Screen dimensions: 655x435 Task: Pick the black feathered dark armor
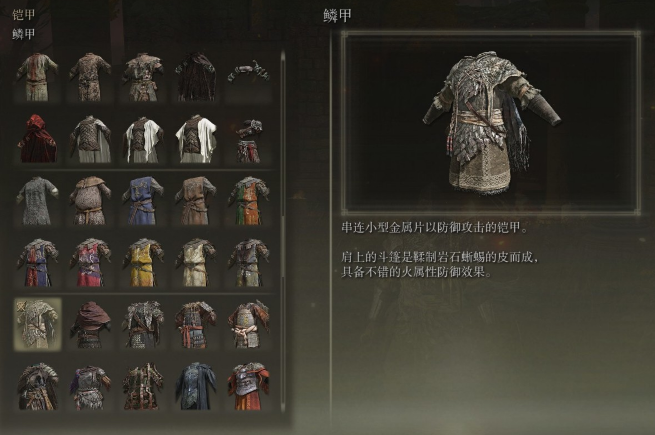[196, 76]
